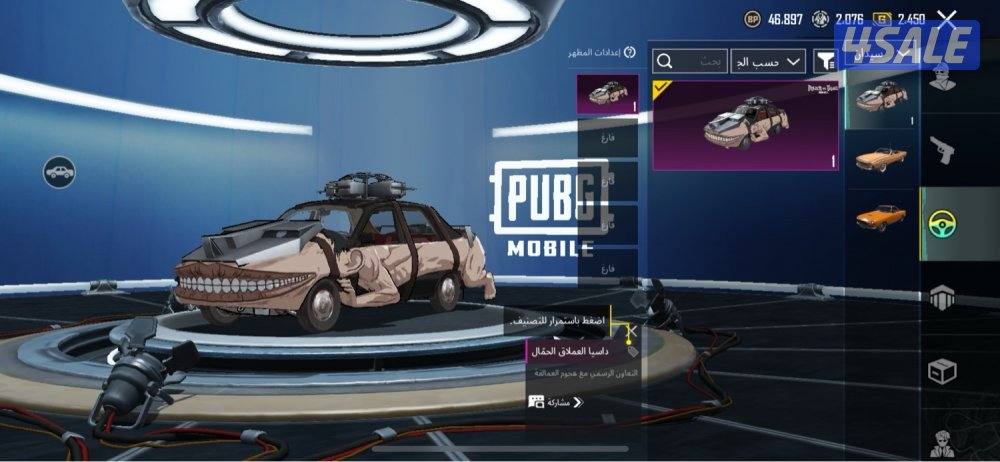This screenshot has height=462, width=1000.
Task: Choose the equipped titan Dacia appearance slot
Action: click(607, 95)
